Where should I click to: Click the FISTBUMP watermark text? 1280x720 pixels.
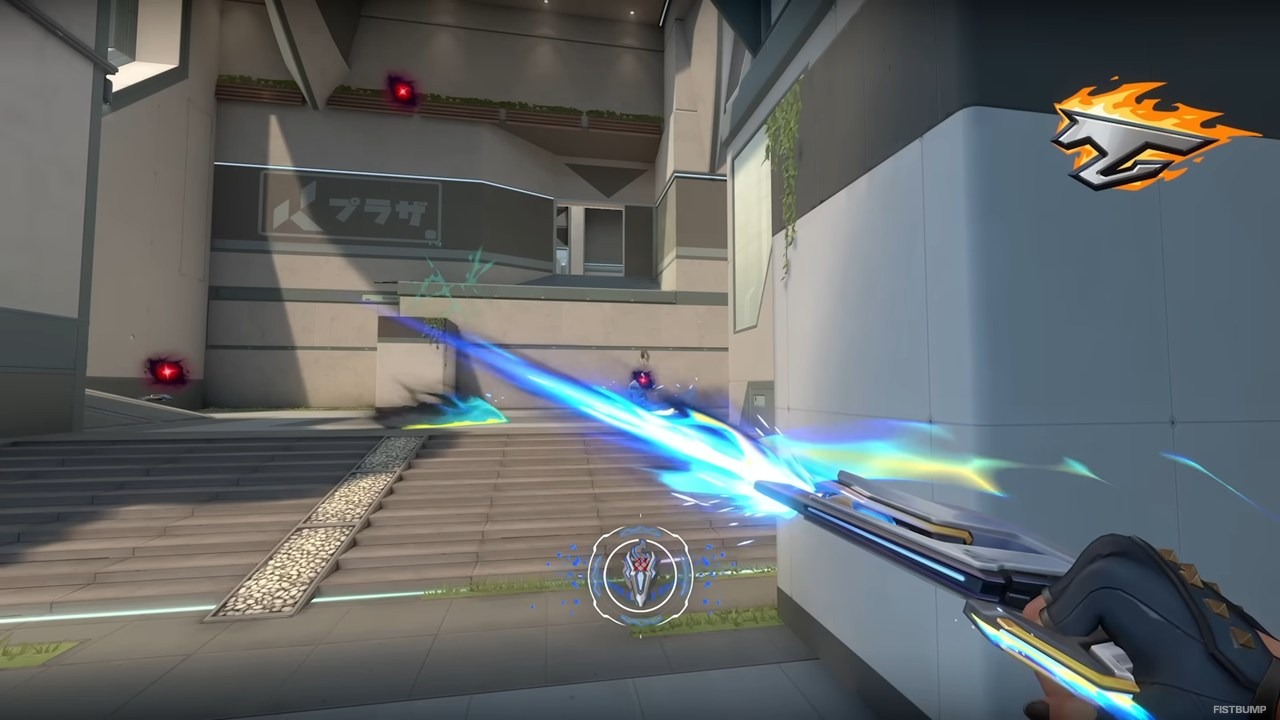(1240, 709)
